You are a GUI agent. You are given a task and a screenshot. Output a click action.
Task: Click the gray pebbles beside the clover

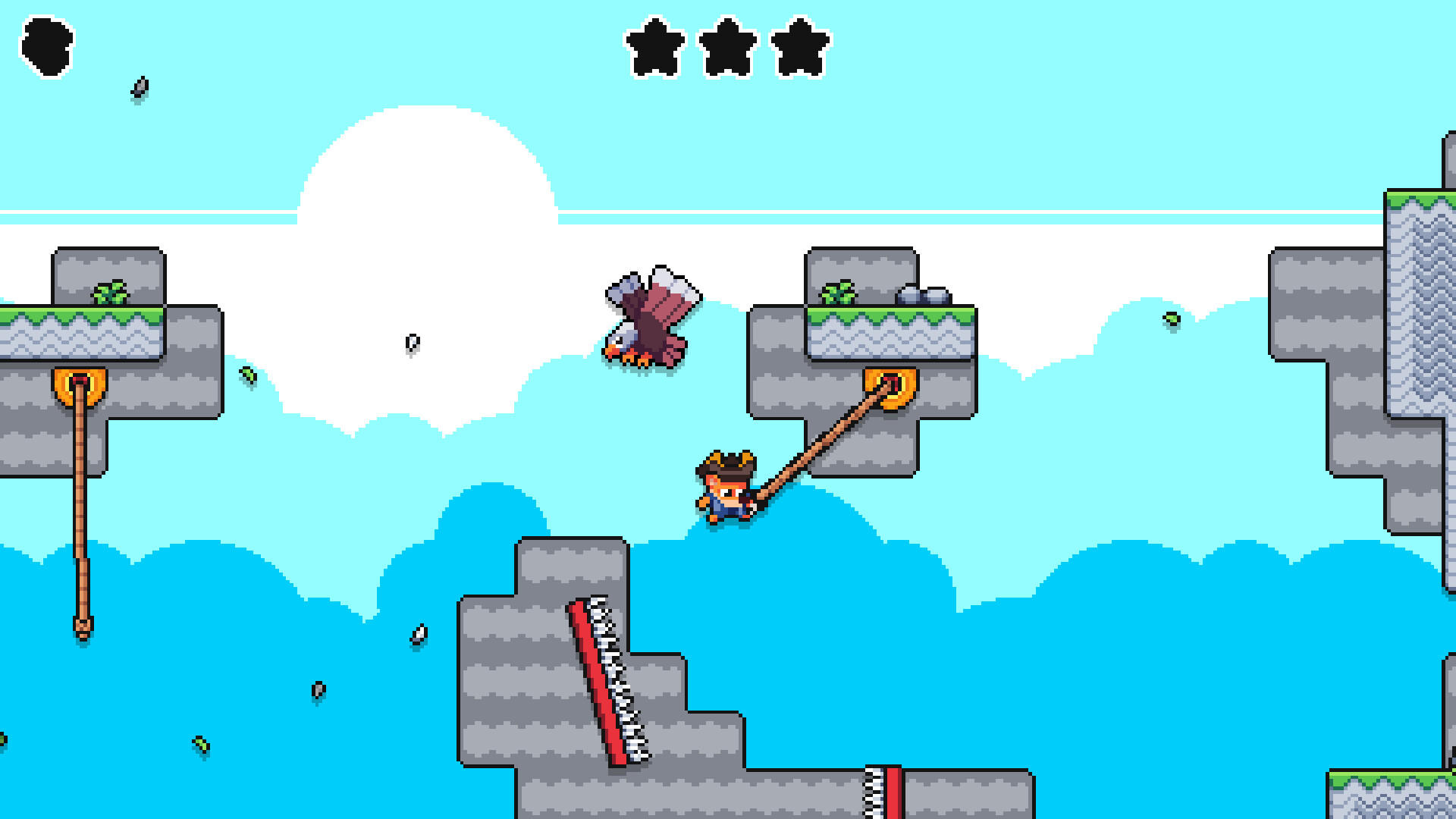pos(924,296)
